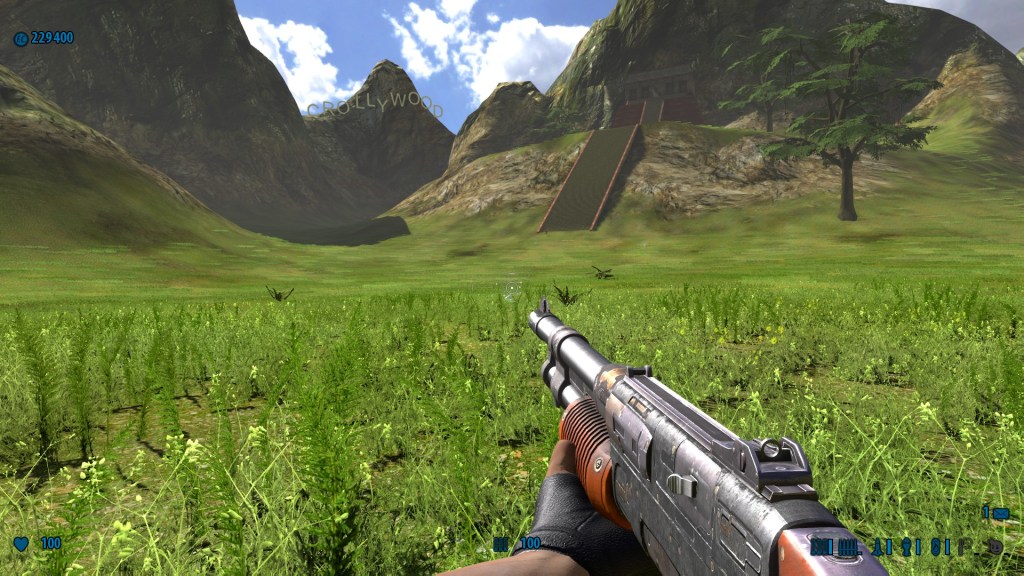Click the armor icon beside 100
The height and width of the screenshot is (576, 1024).
point(501,544)
